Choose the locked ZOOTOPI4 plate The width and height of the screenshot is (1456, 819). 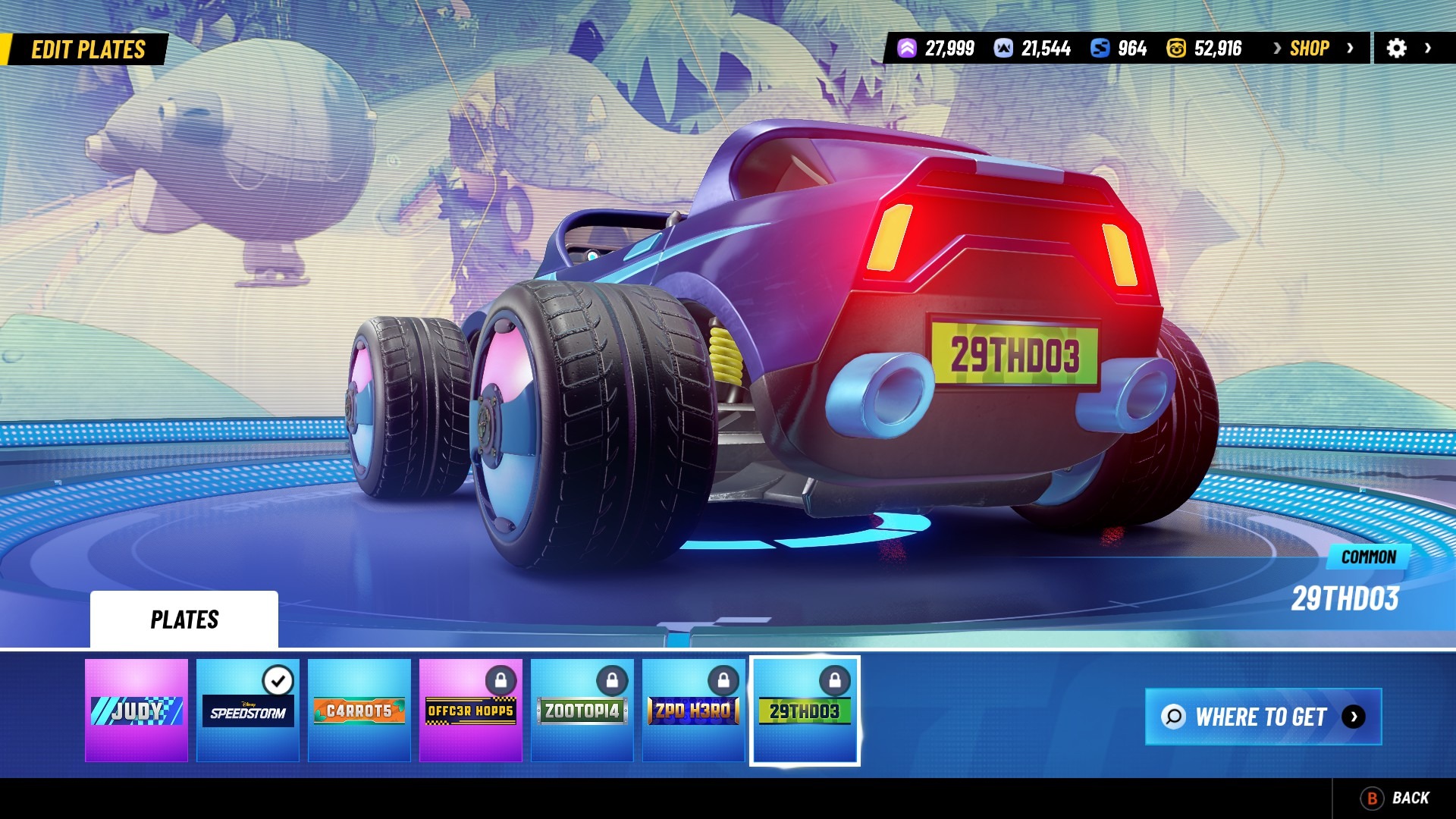click(x=582, y=710)
